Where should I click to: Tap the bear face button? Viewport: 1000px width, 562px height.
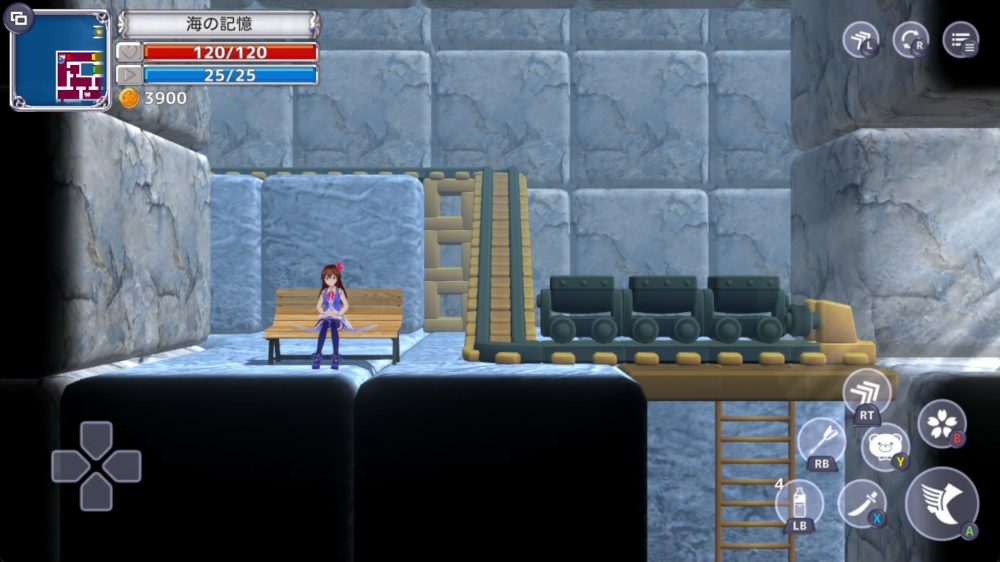(x=885, y=445)
